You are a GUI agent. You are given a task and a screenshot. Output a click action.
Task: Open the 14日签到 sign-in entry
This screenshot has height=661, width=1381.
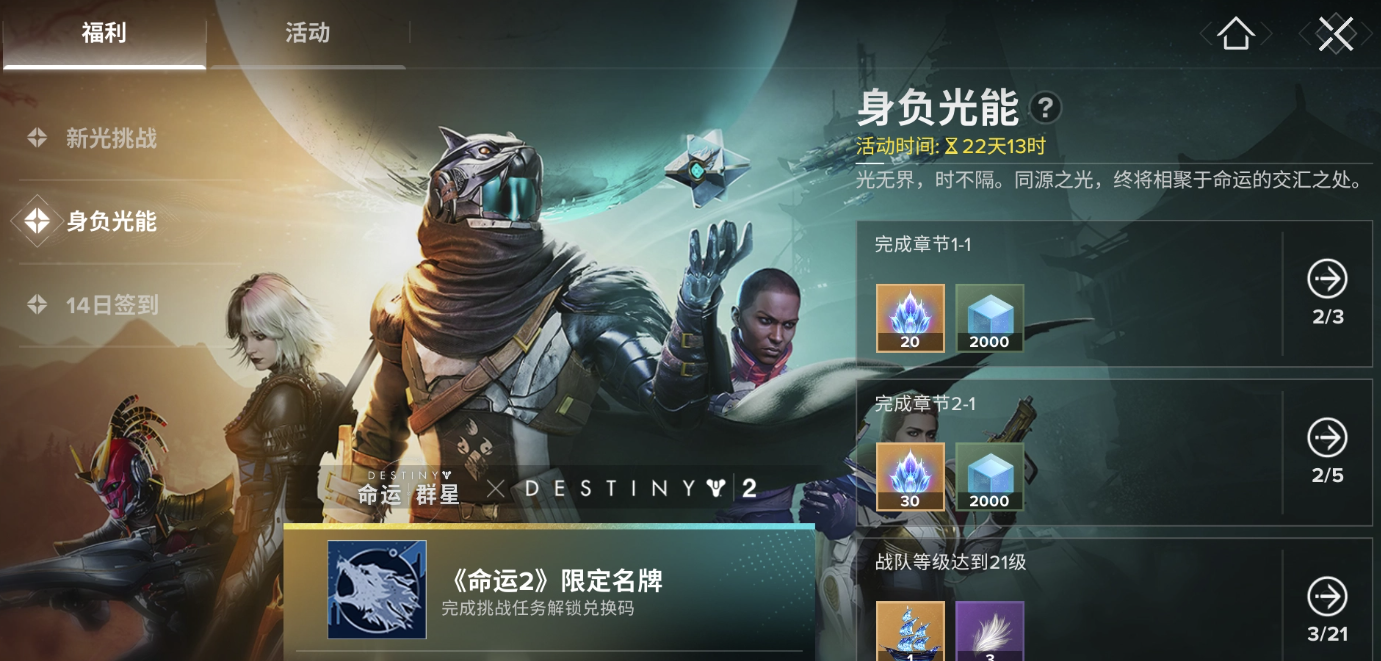pos(111,305)
